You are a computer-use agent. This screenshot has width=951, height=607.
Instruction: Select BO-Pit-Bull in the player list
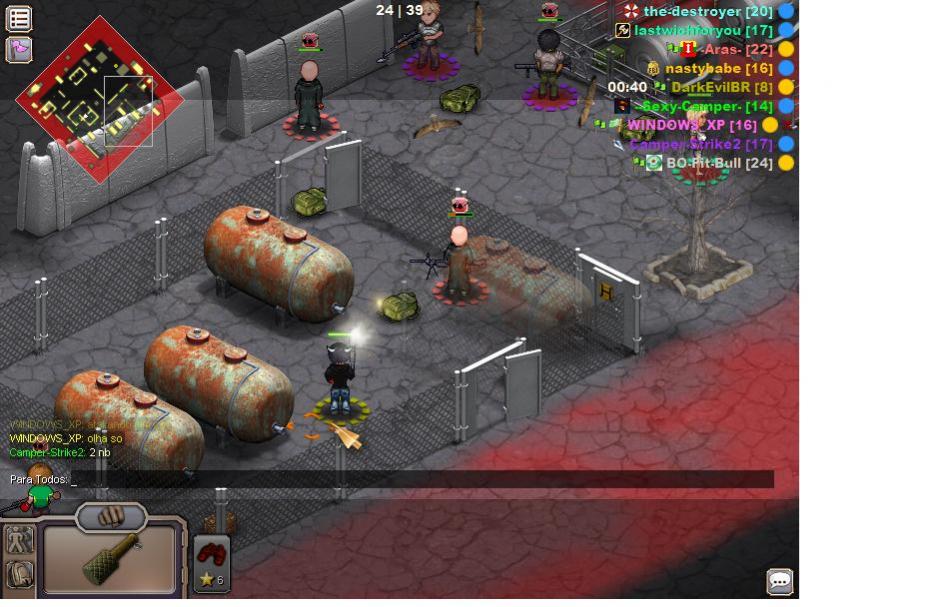pos(719,163)
